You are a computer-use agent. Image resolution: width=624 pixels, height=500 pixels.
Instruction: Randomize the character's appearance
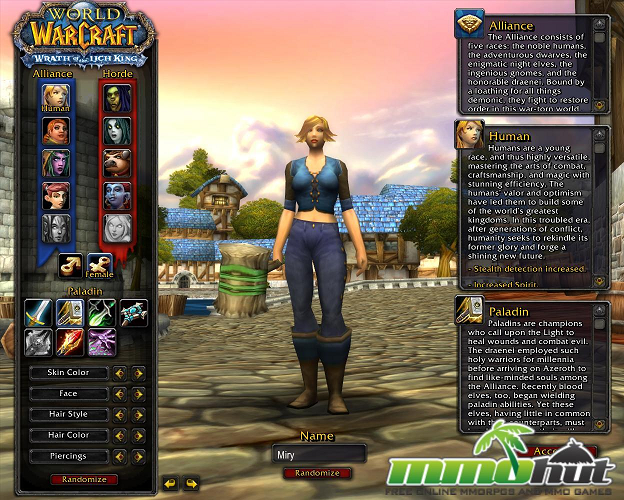coord(84,479)
